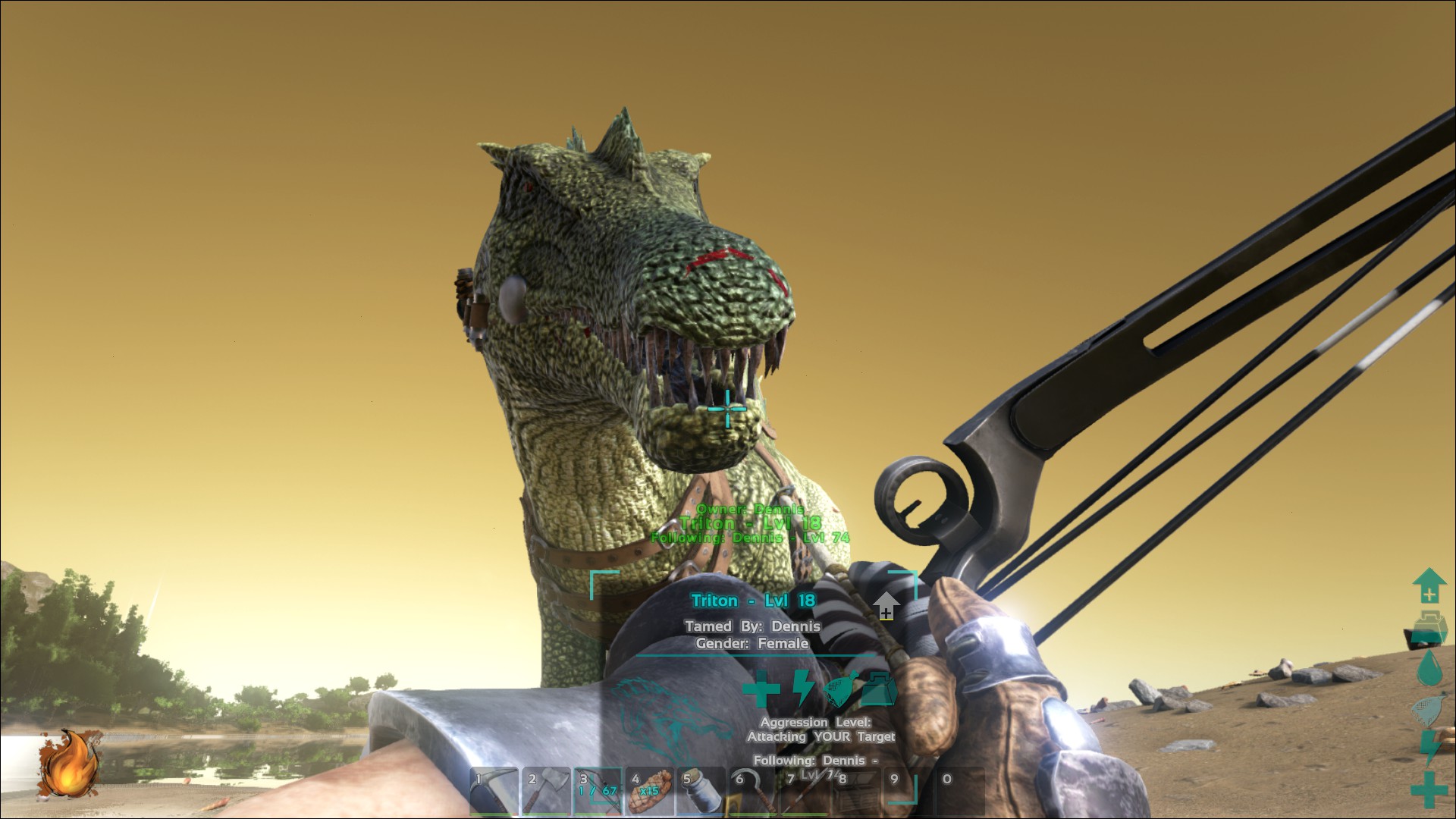Equip the hatchet from the hotbar
The height and width of the screenshot is (819, 1456).
[546, 791]
